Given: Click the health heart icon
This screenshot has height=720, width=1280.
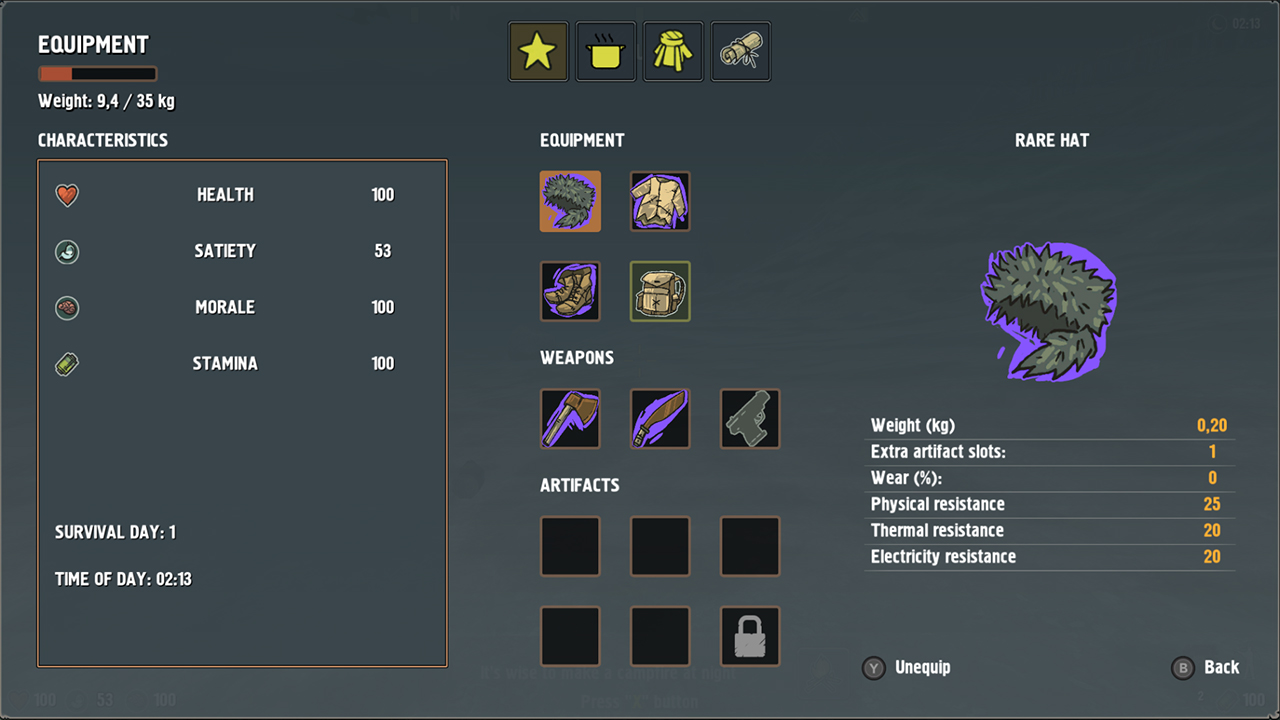Looking at the screenshot, I should [x=66, y=195].
